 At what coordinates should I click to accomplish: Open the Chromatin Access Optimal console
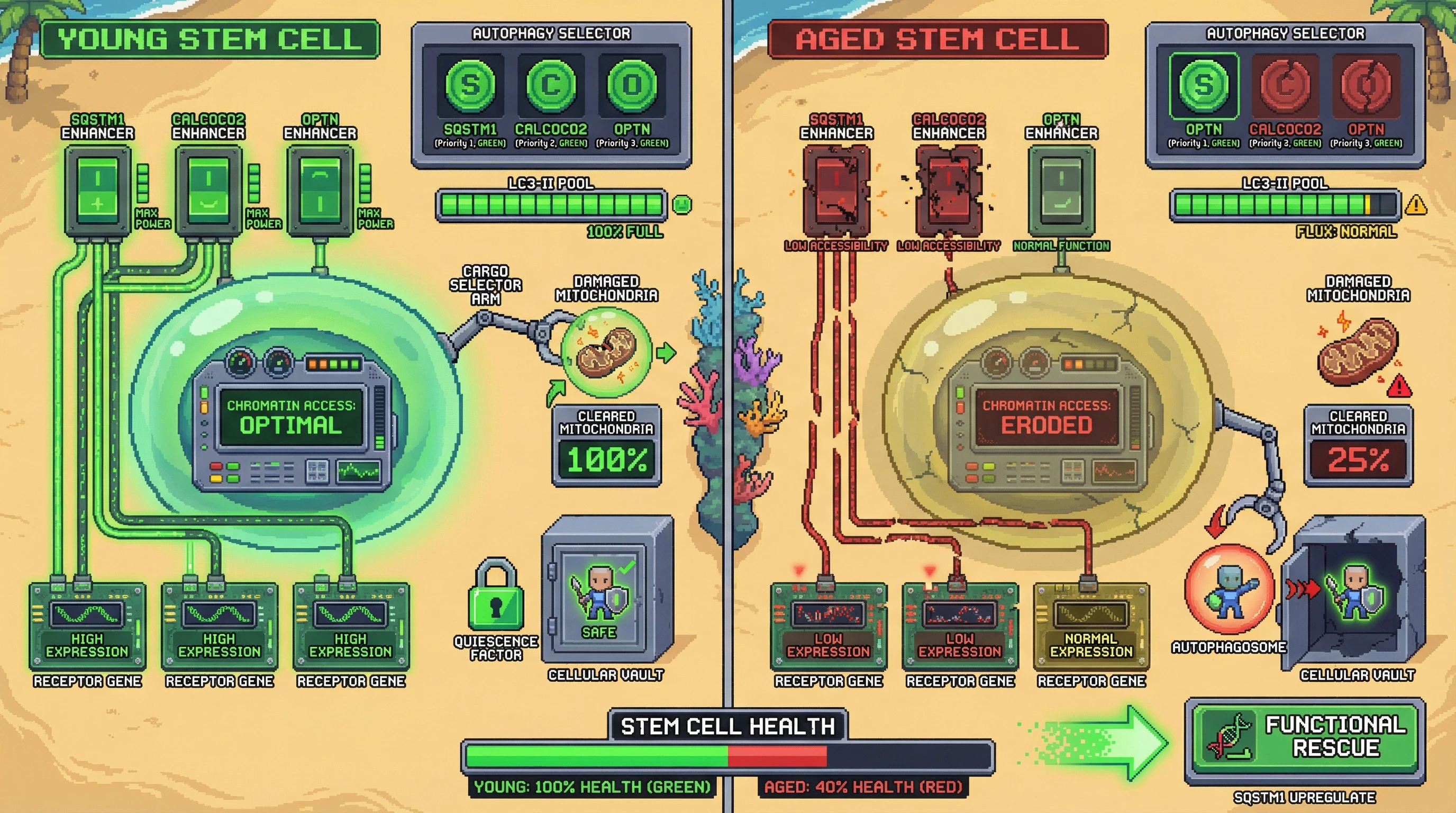coord(291,418)
